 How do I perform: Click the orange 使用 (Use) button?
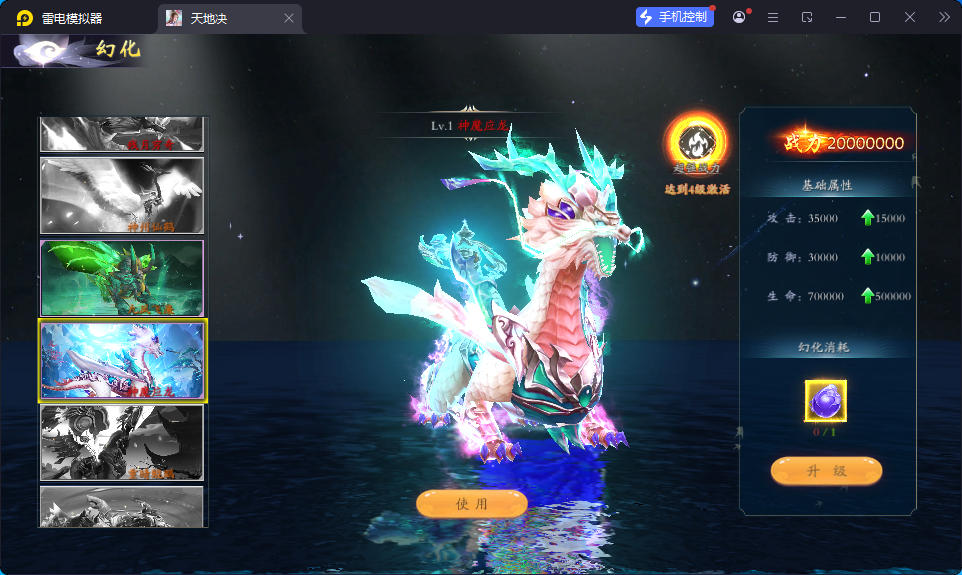tap(471, 504)
